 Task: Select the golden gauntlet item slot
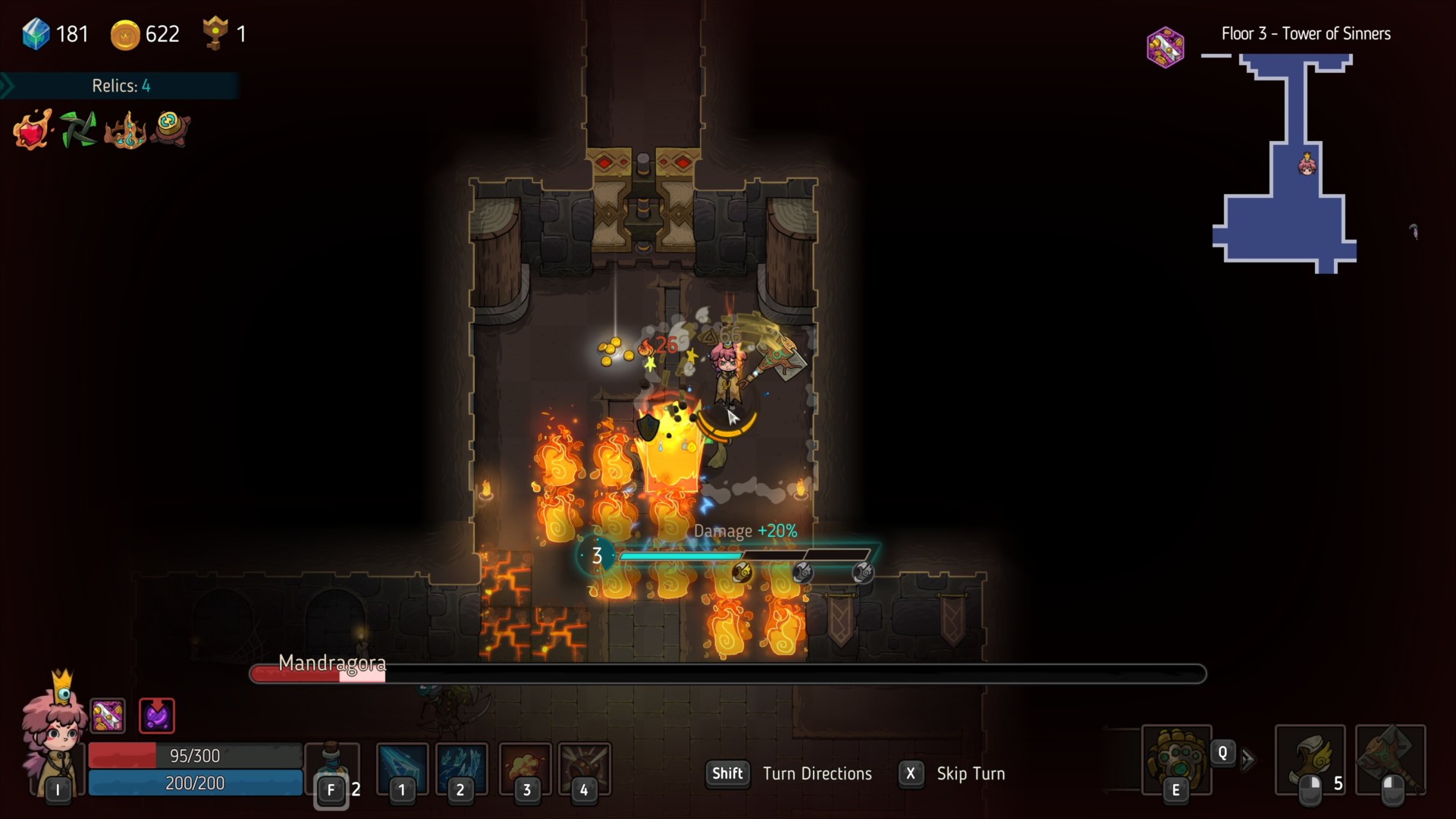click(x=1176, y=760)
